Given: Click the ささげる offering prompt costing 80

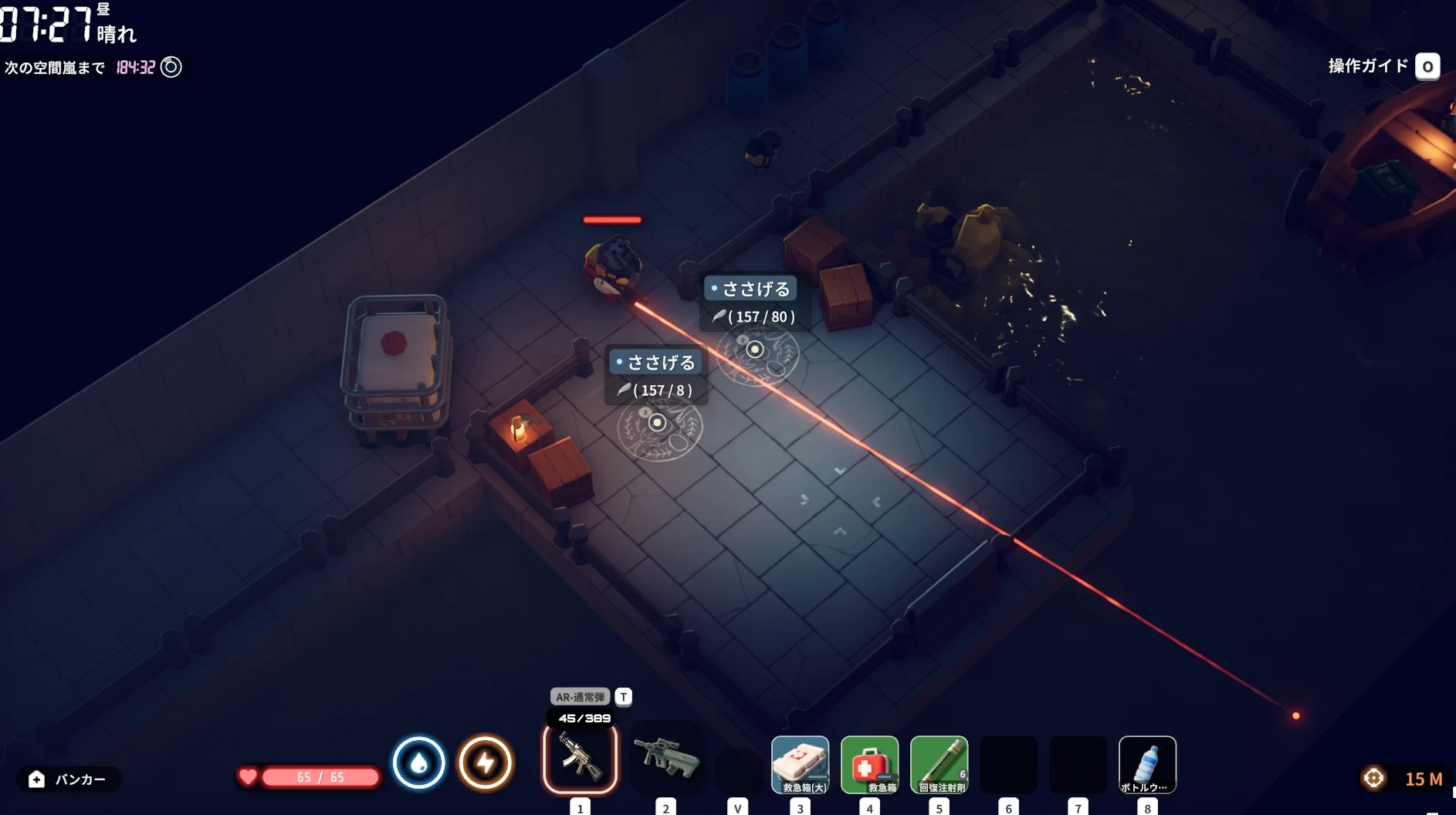Looking at the screenshot, I should pyautogui.click(x=750, y=289).
